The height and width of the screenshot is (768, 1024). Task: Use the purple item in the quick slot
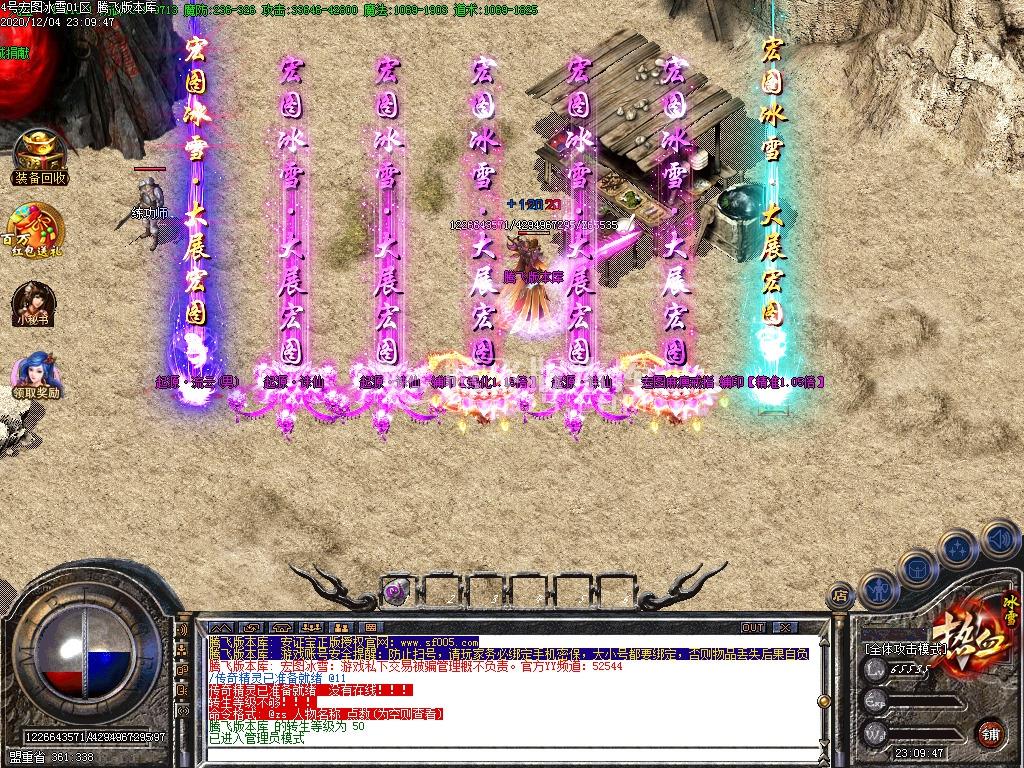click(396, 590)
